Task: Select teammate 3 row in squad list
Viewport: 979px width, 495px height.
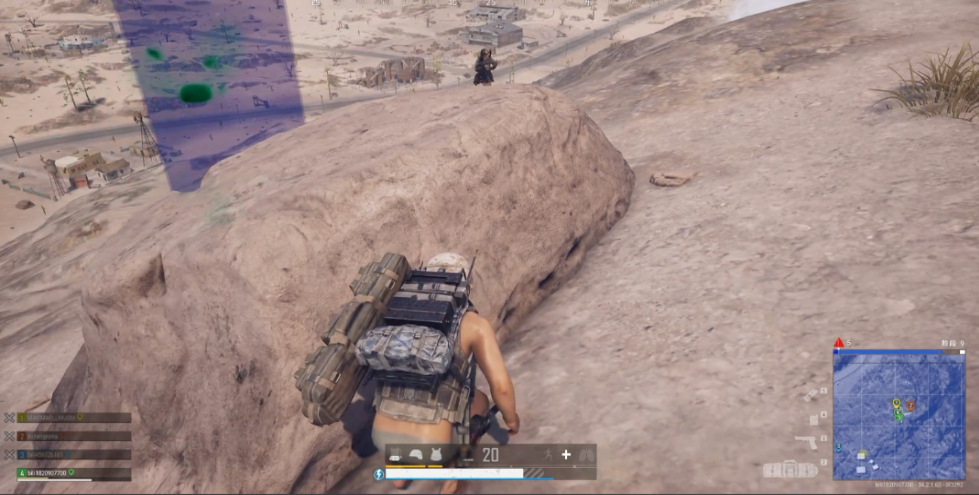Action: pyautogui.click(x=68, y=454)
